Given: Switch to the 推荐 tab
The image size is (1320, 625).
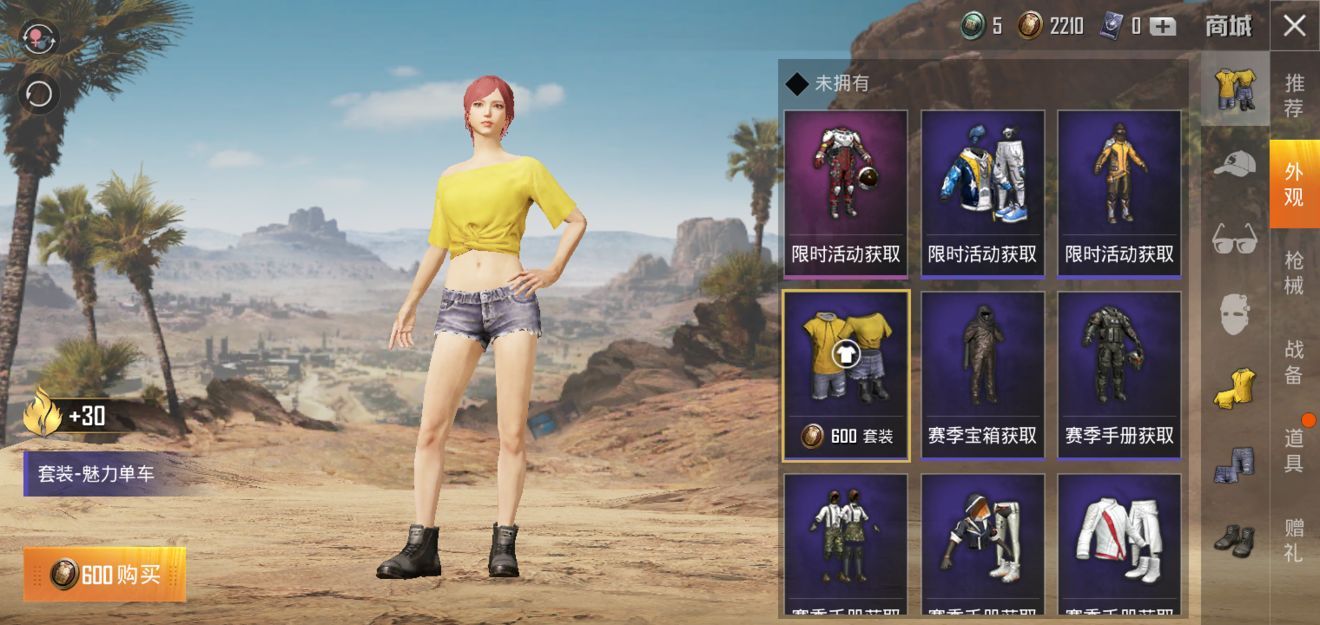Looking at the screenshot, I should (x=1294, y=95).
